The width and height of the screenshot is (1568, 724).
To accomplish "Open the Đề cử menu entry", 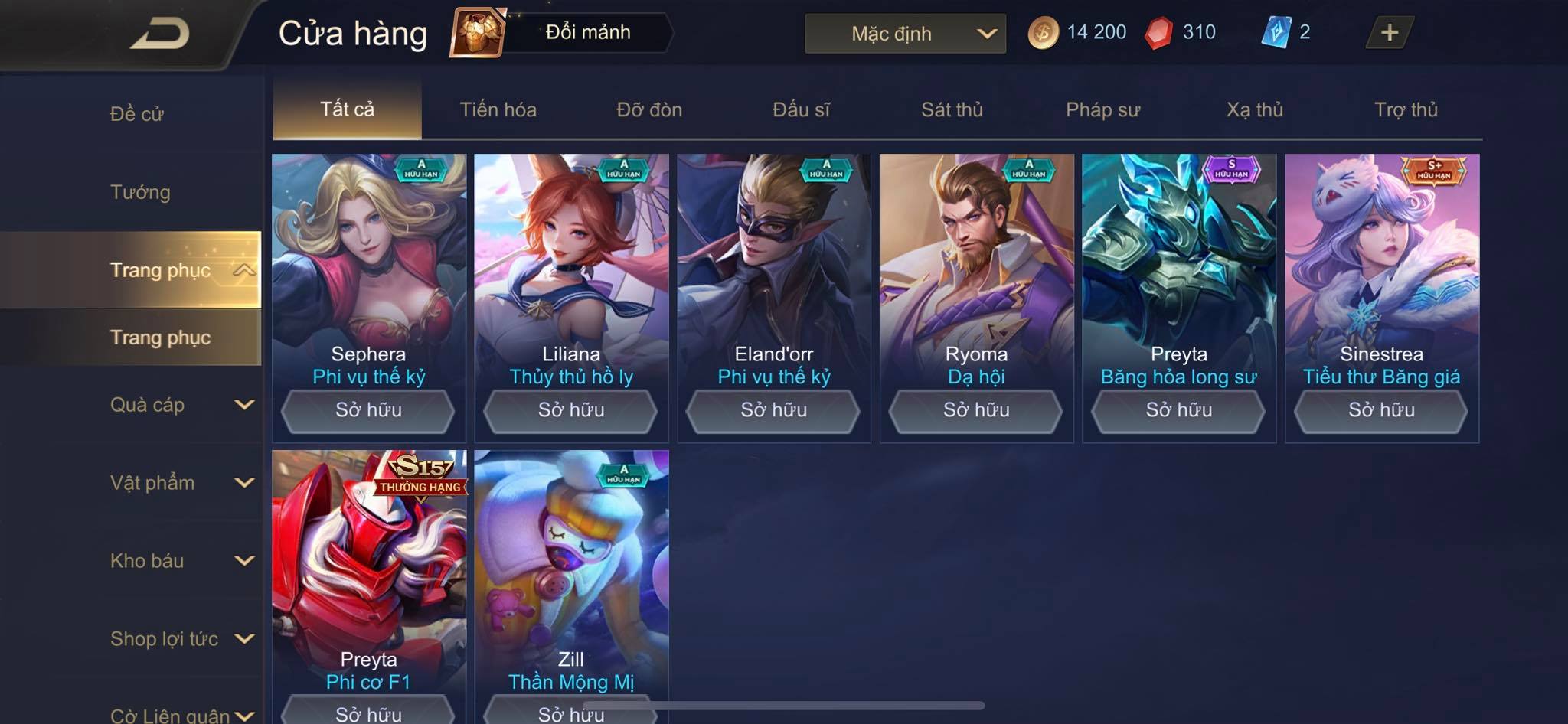I will 137,114.
